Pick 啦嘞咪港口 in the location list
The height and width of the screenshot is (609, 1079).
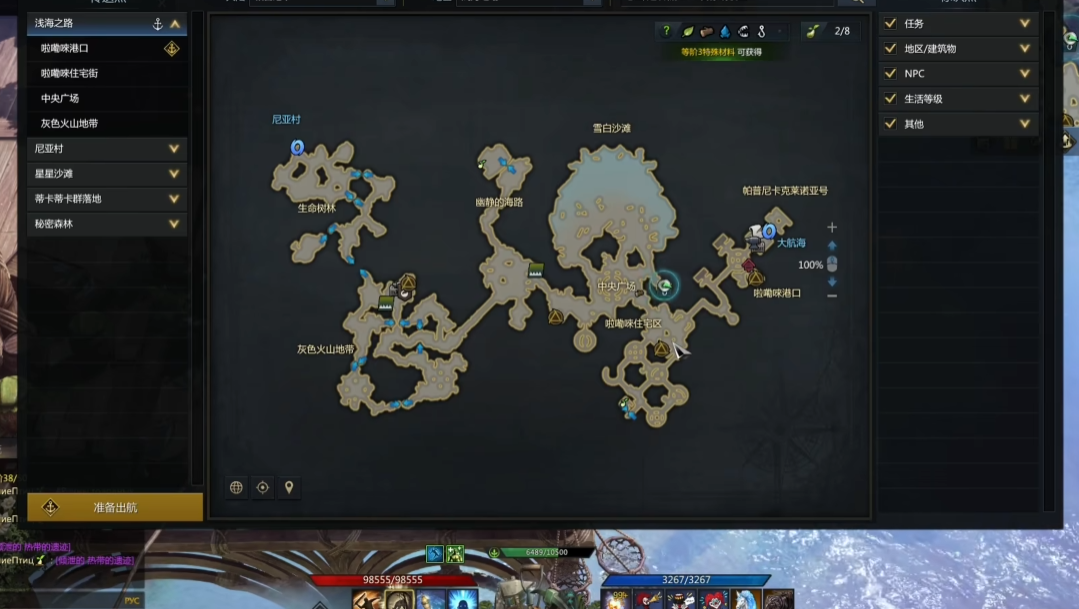click(65, 48)
